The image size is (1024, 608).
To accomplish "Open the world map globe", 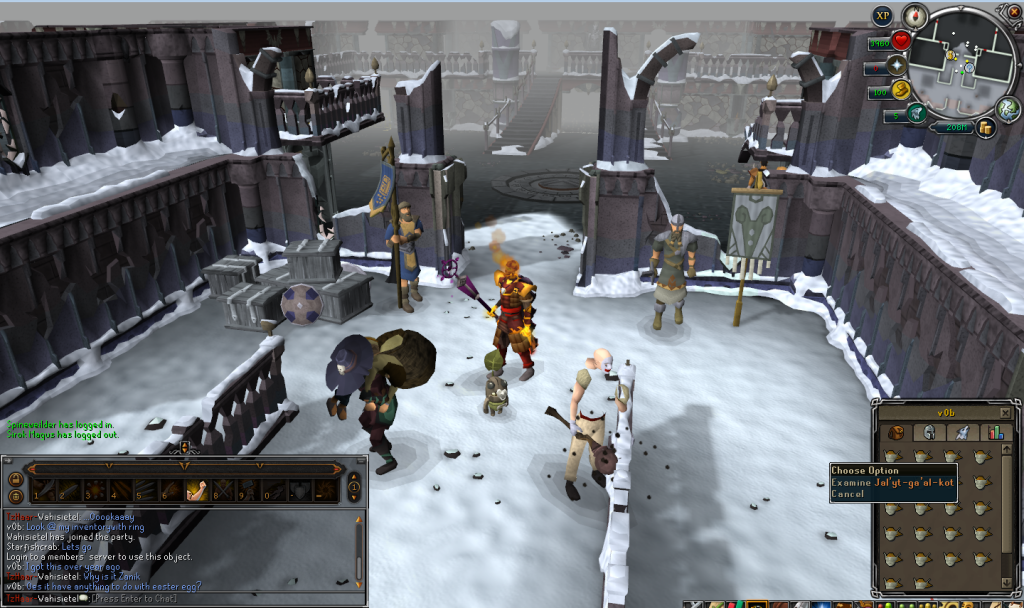I will click(1007, 108).
